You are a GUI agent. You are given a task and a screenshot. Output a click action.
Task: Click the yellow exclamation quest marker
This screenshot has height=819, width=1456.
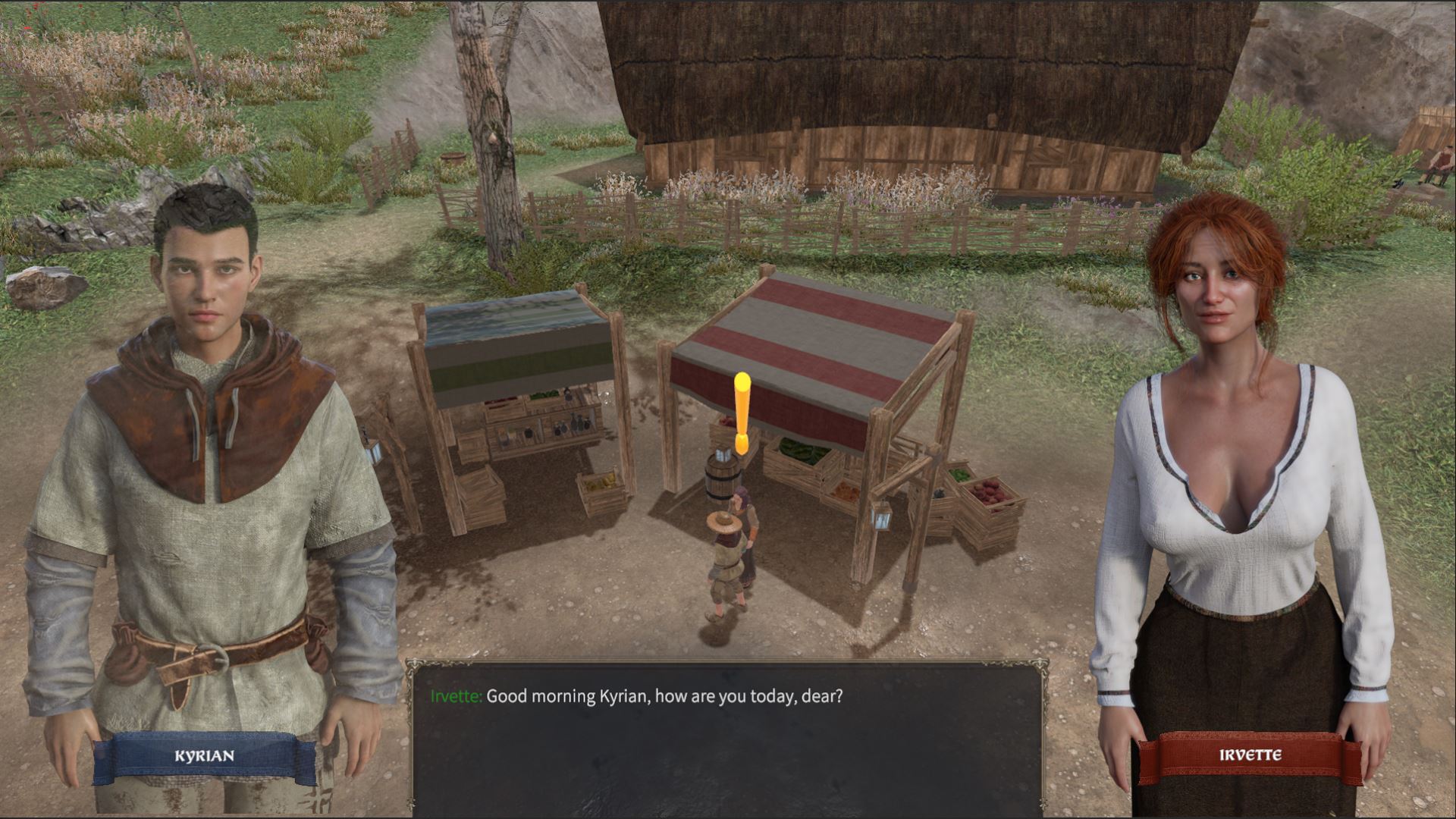point(742,413)
